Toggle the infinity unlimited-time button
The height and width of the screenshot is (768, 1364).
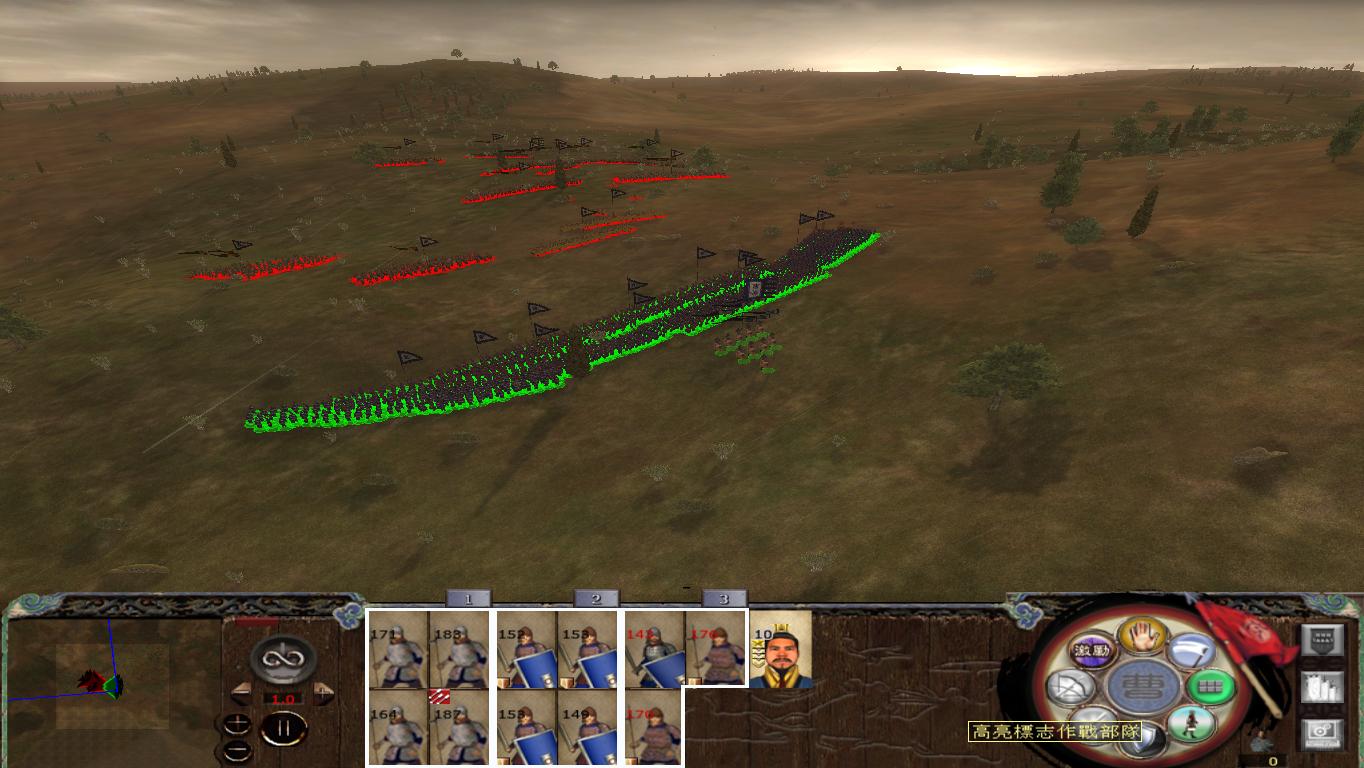[x=283, y=660]
